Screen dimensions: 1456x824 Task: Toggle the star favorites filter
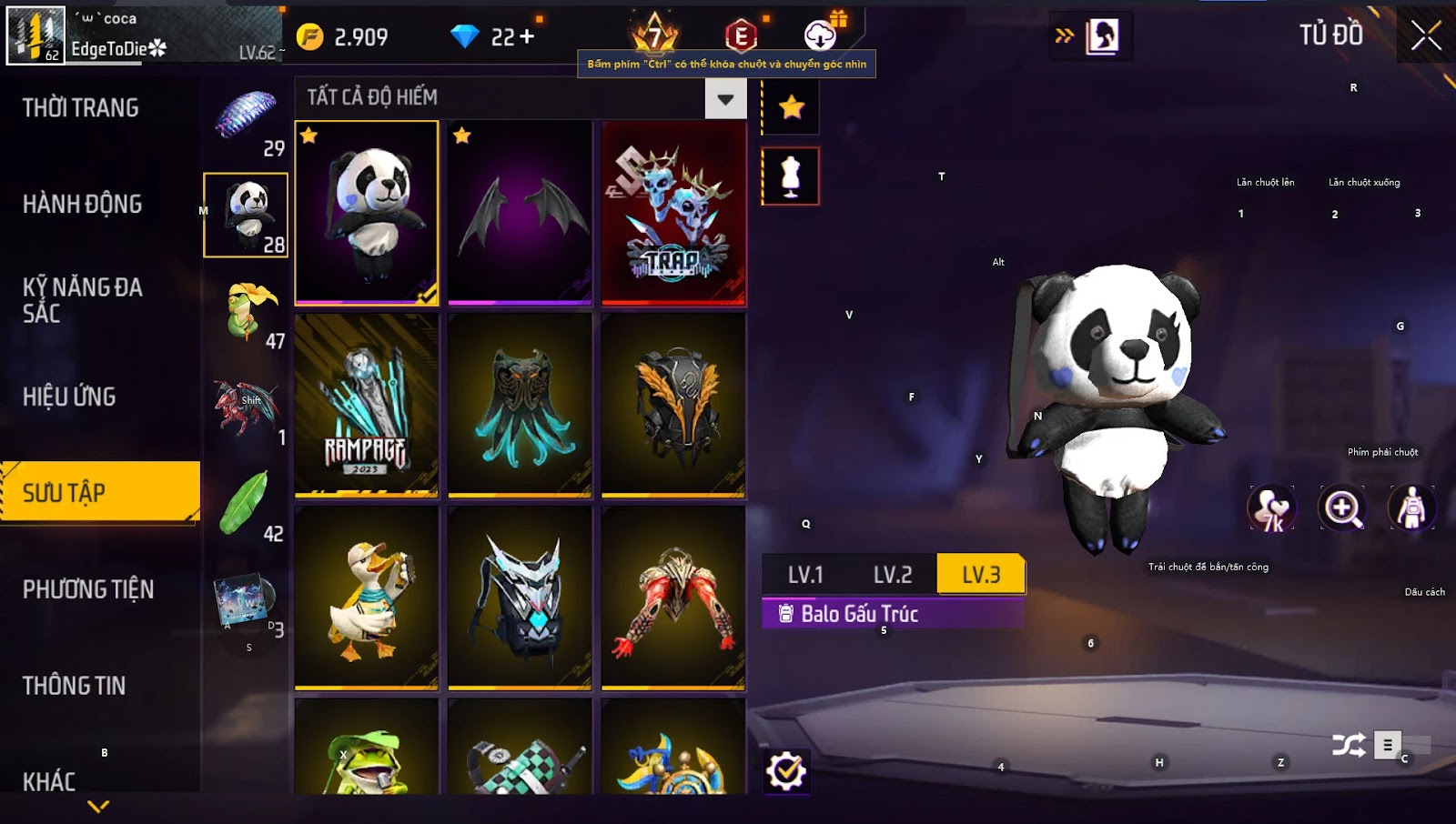click(x=791, y=107)
